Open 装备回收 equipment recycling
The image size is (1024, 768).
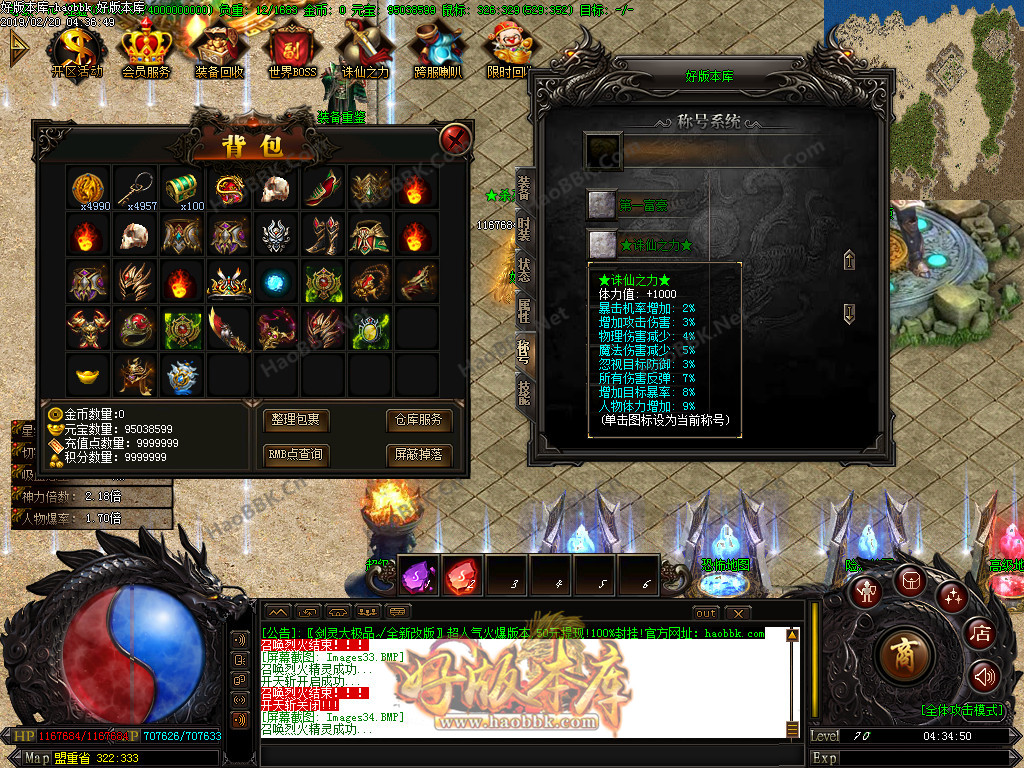pos(219,52)
